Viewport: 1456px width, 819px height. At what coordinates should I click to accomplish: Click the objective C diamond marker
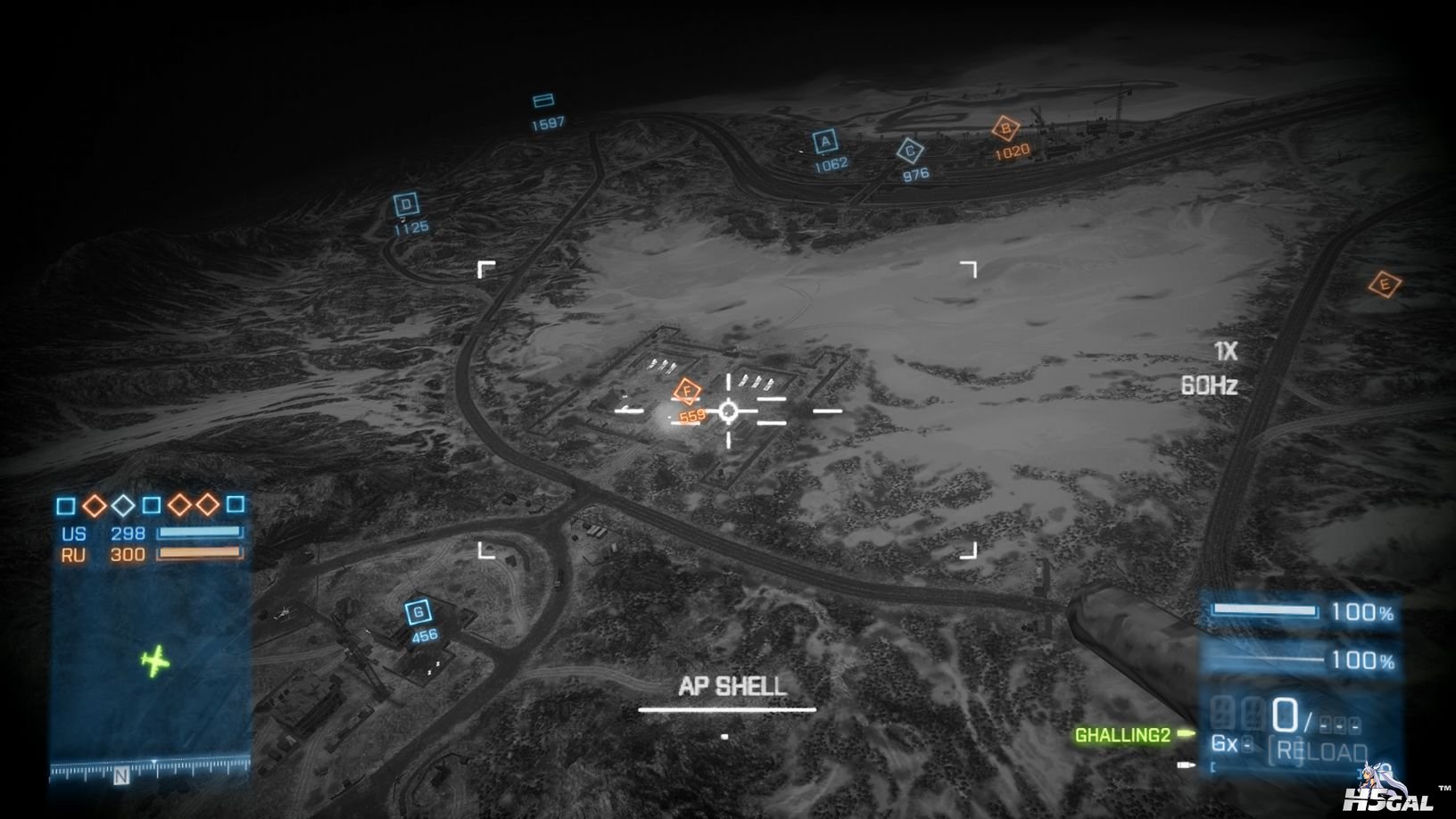coord(910,152)
